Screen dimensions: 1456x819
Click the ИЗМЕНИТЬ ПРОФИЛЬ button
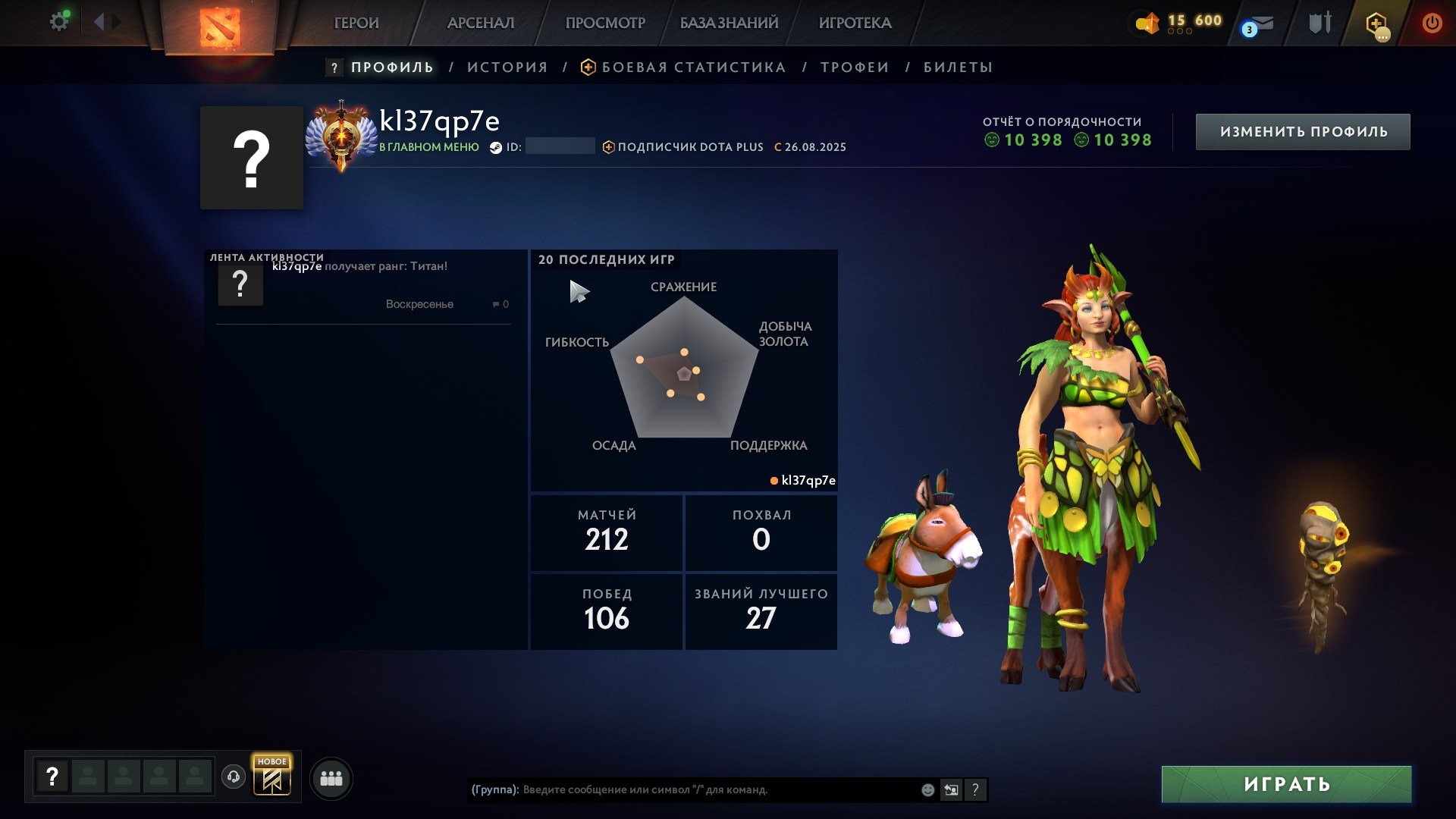point(1303,132)
